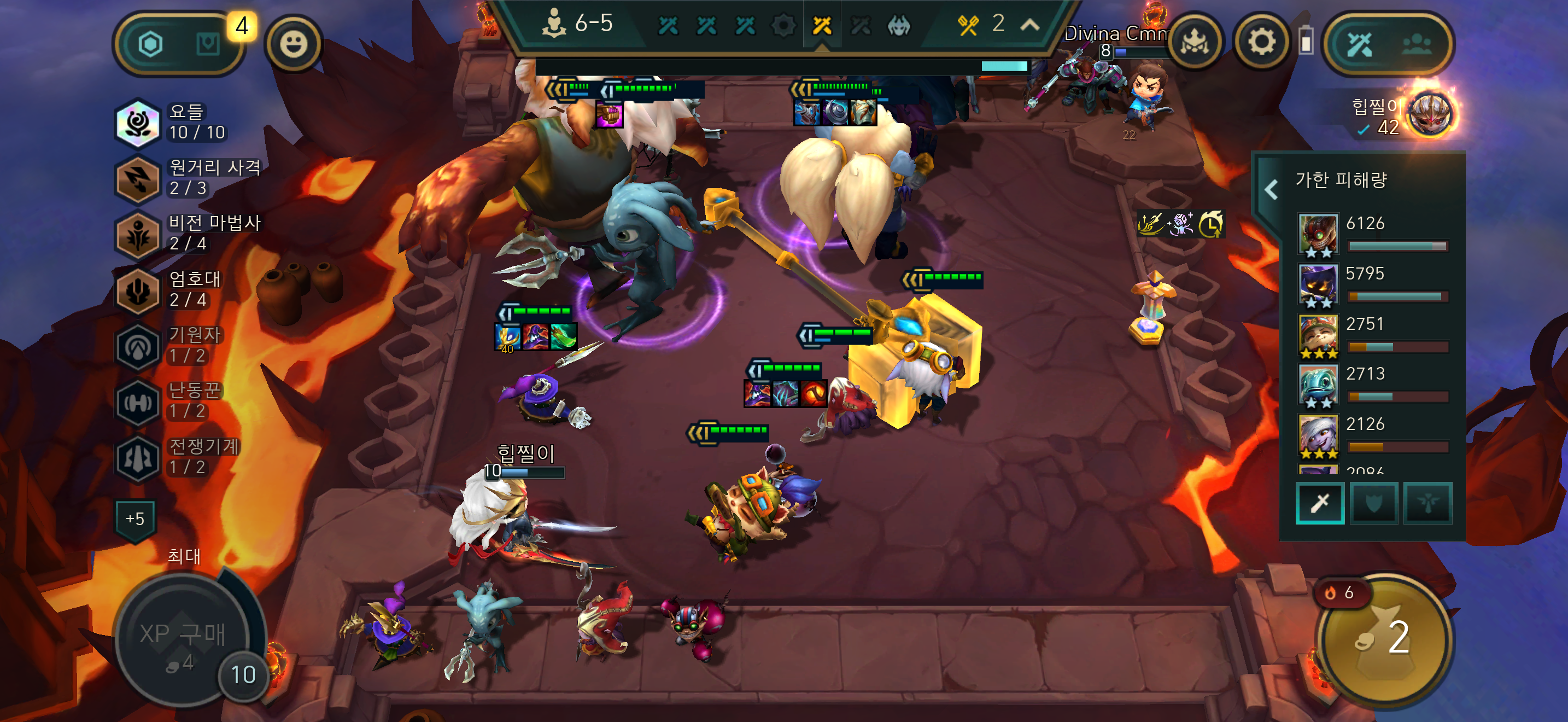Switch to the damage dealt sword tab
Image resolution: width=1568 pixels, height=722 pixels.
coord(1320,503)
